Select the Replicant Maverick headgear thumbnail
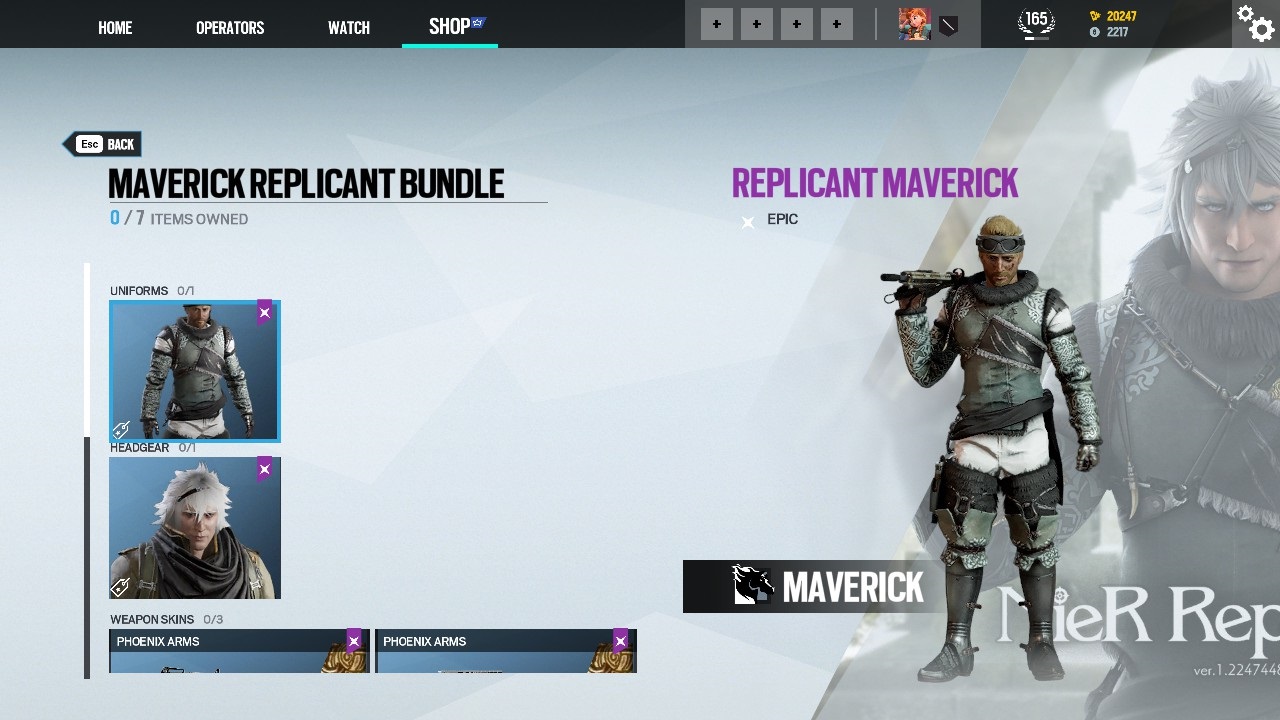 (x=194, y=528)
